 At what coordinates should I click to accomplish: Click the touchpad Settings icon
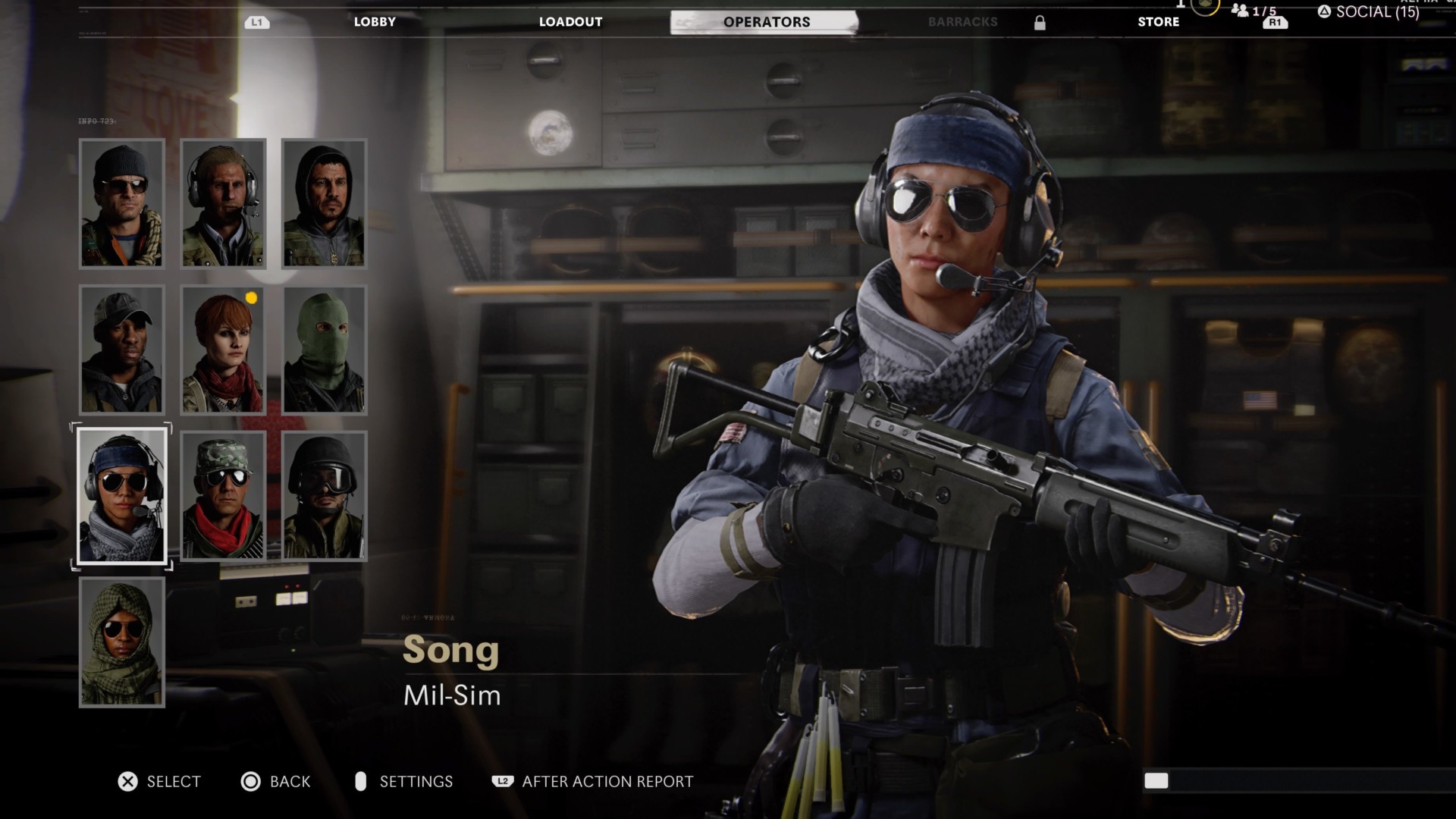[362, 781]
